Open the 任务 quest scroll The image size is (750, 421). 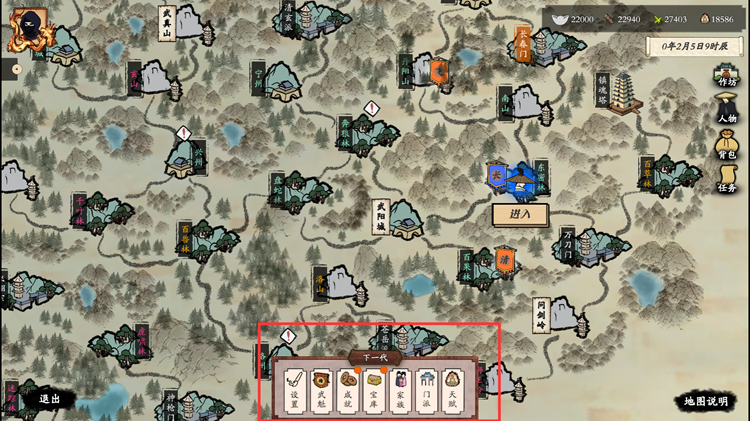pos(727,180)
